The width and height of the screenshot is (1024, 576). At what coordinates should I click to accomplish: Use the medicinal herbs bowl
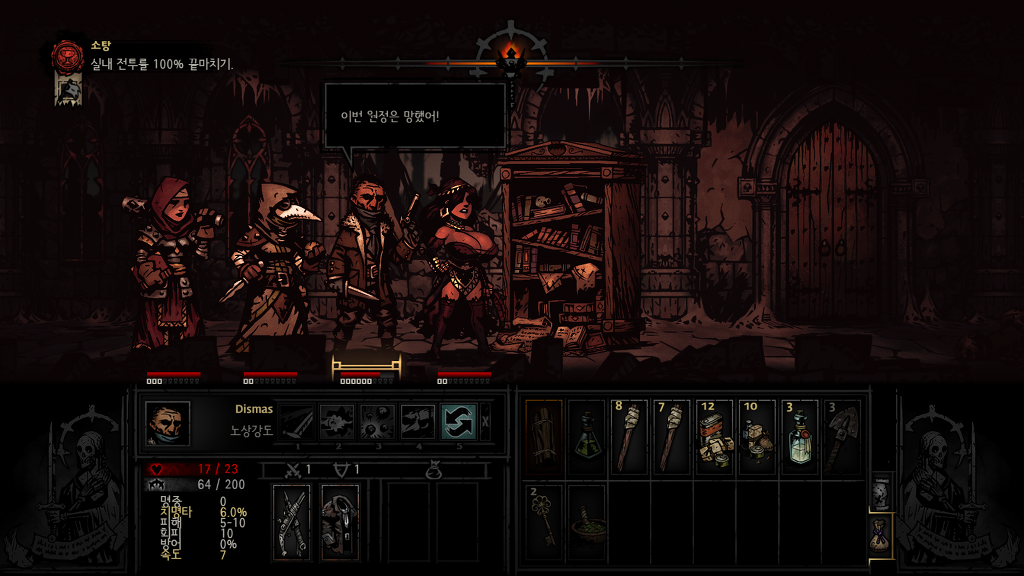tap(587, 519)
